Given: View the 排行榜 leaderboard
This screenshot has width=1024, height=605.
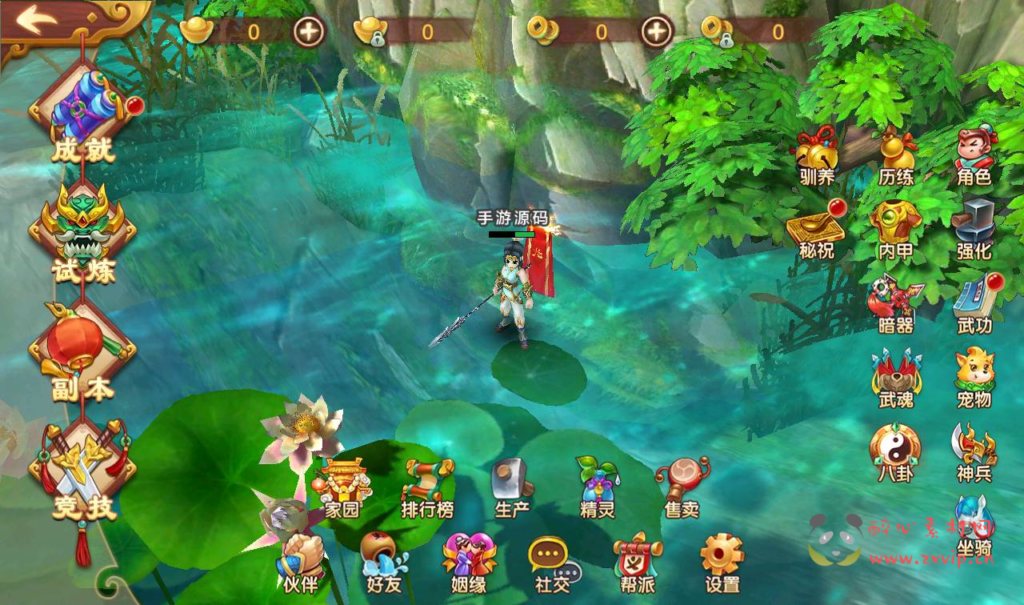Looking at the screenshot, I should (427, 487).
